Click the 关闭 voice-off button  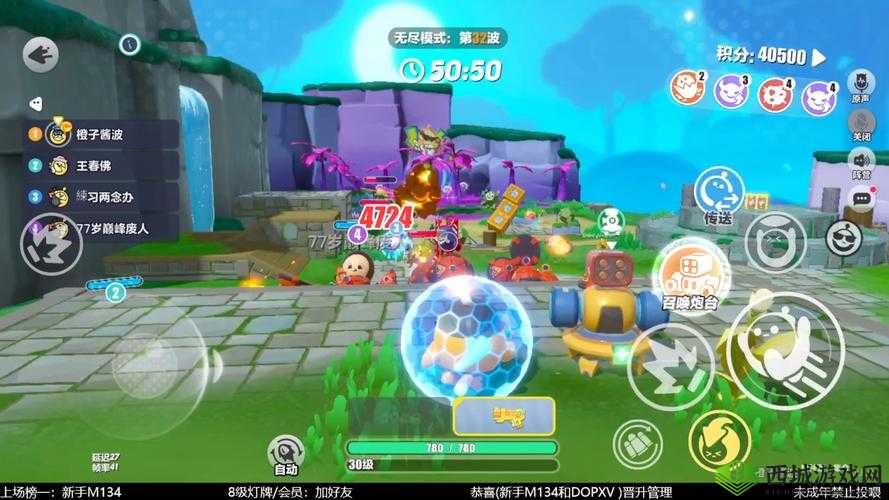pyautogui.click(x=861, y=121)
